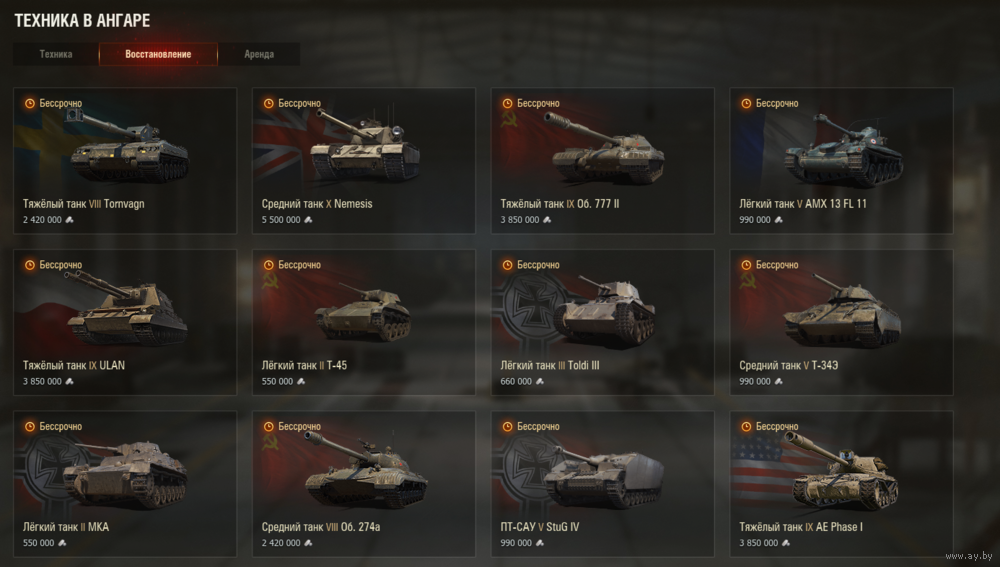The image size is (1000, 567).
Task: Choose the Т-34Э medium tank card
Action: [x=841, y=322]
